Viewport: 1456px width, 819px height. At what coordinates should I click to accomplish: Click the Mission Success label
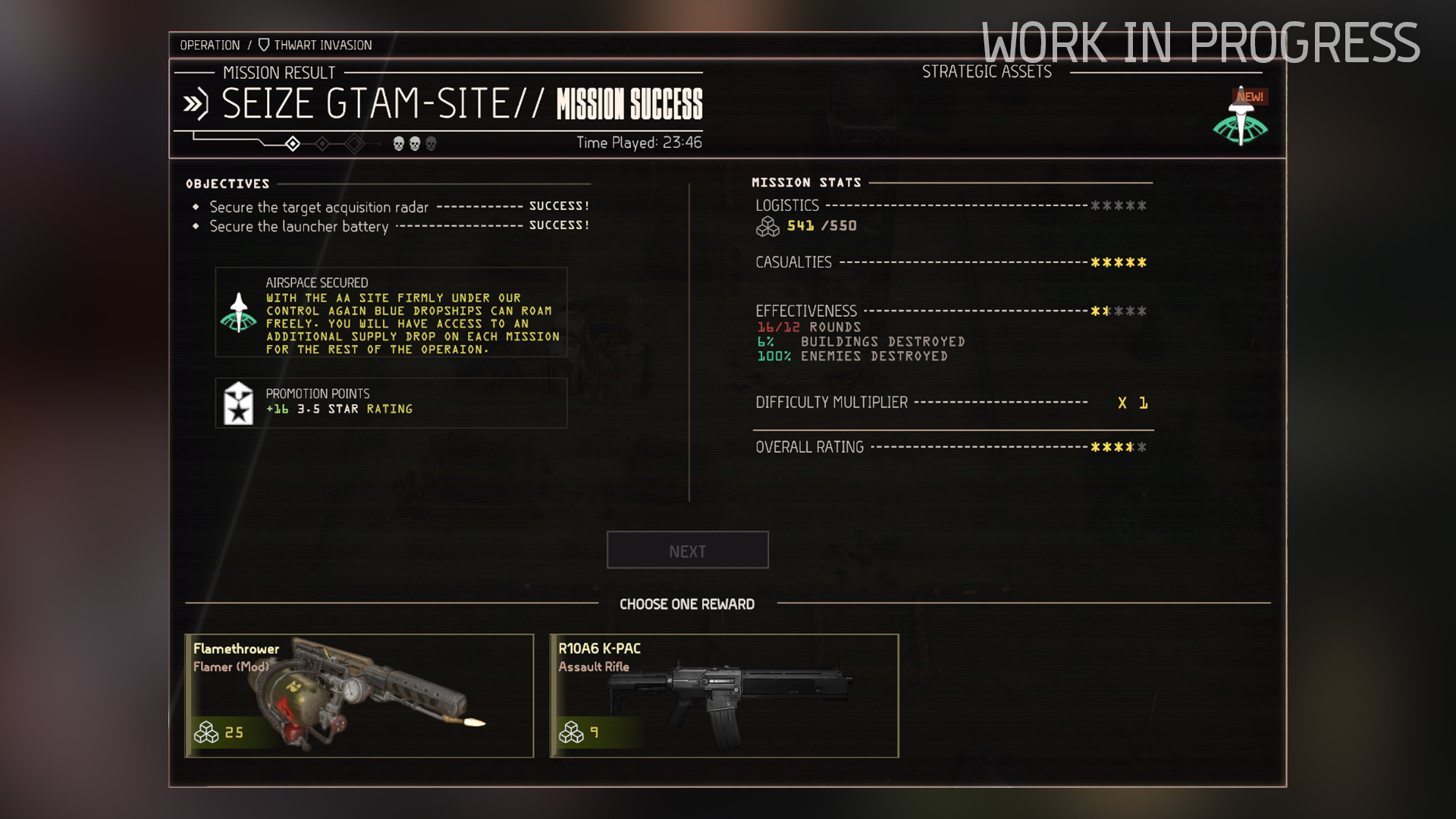tap(629, 105)
